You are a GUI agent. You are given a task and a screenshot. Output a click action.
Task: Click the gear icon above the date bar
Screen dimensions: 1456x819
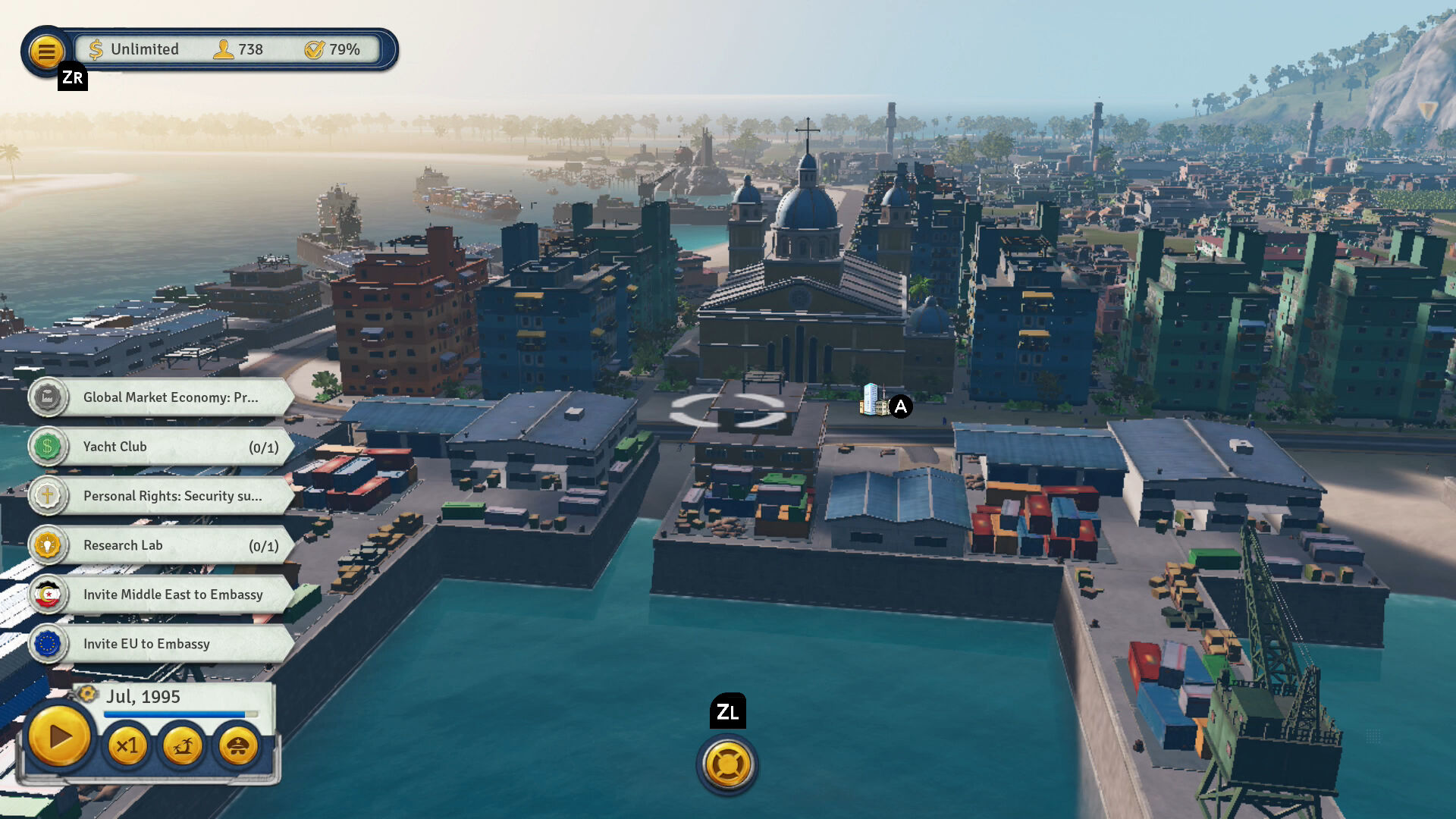click(x=86, y=693)
